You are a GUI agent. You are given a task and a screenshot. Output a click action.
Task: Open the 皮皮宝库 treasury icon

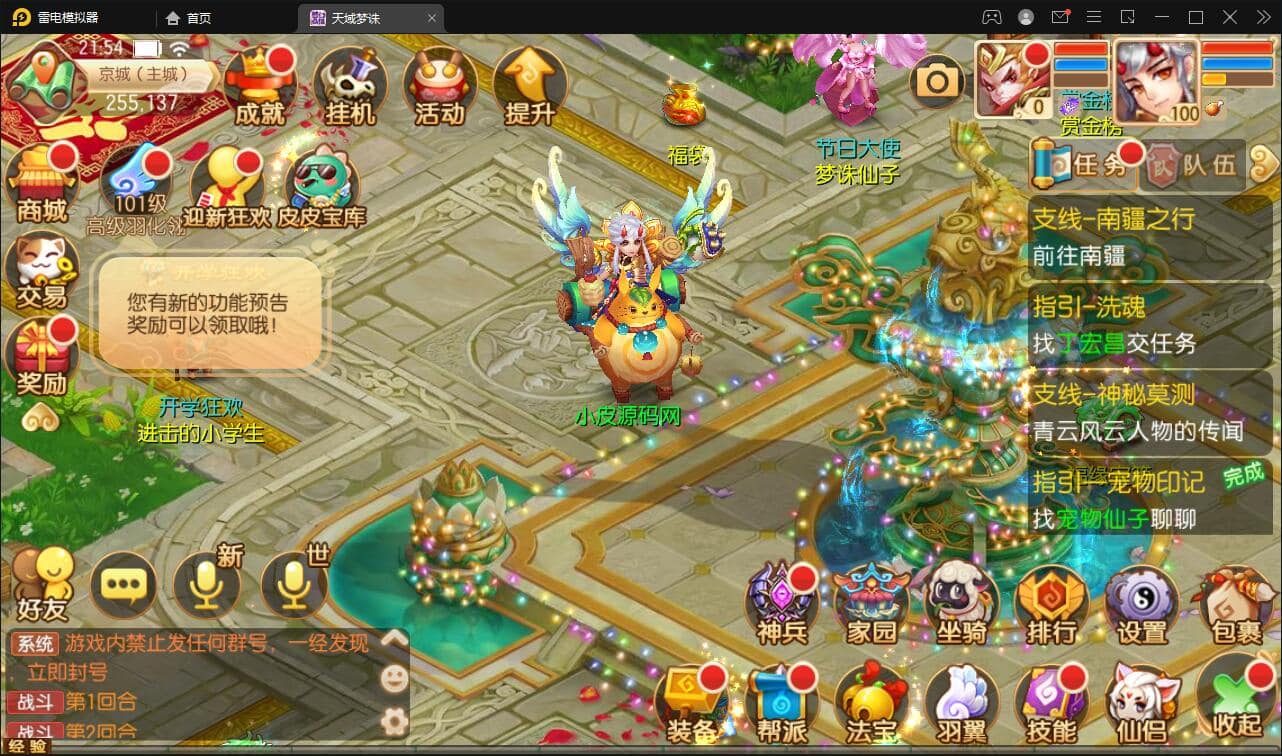click(x=322, y=187)
